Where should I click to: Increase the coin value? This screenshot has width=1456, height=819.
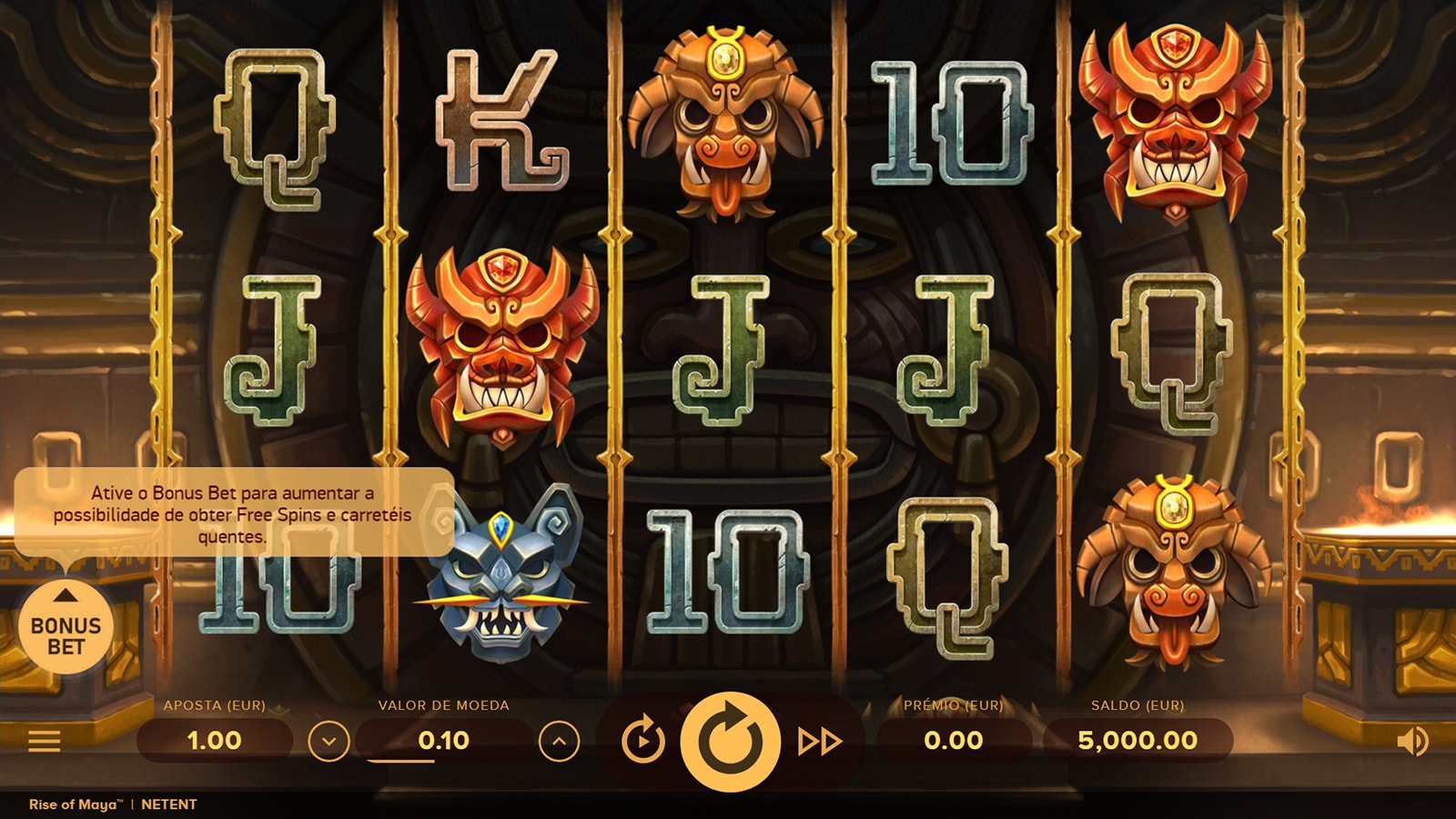coord(559,742)
